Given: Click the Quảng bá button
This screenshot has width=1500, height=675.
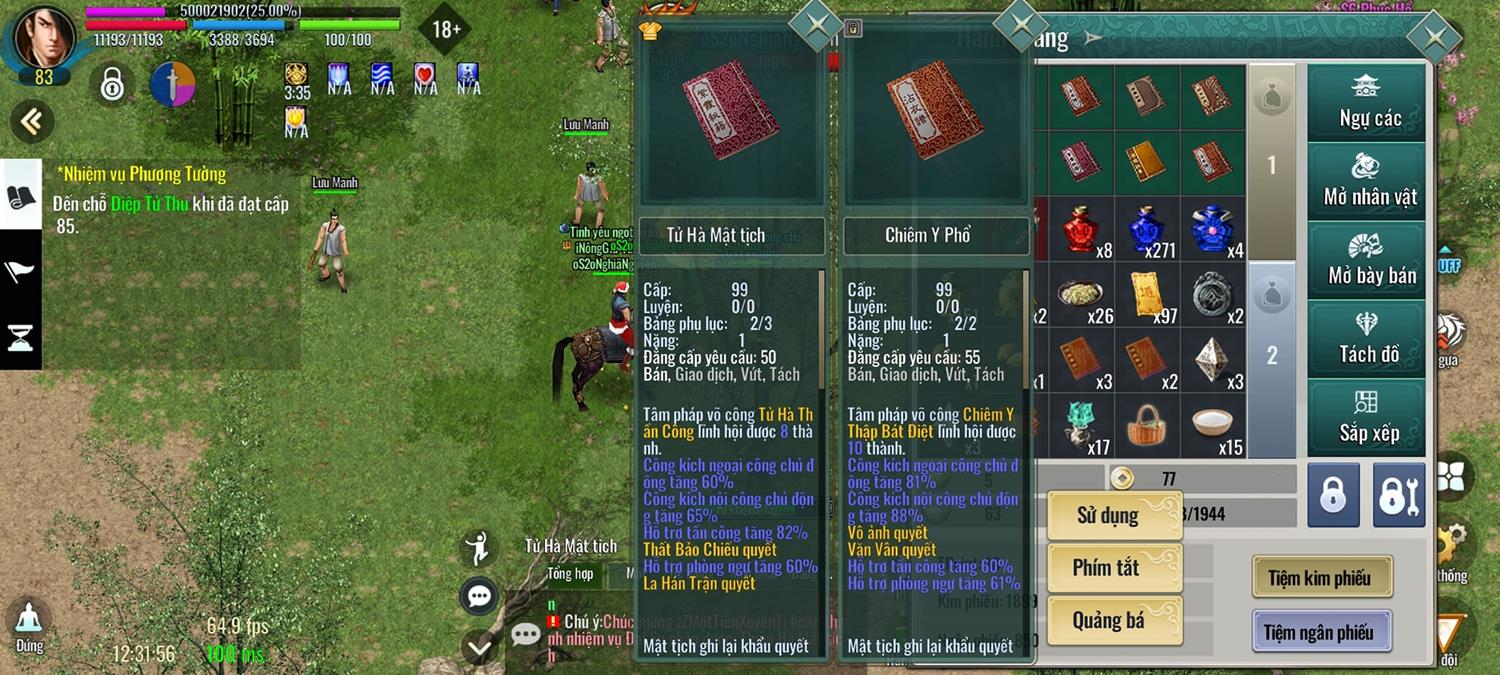Looking at the screenshot, I should click(x=1114, y=621).
